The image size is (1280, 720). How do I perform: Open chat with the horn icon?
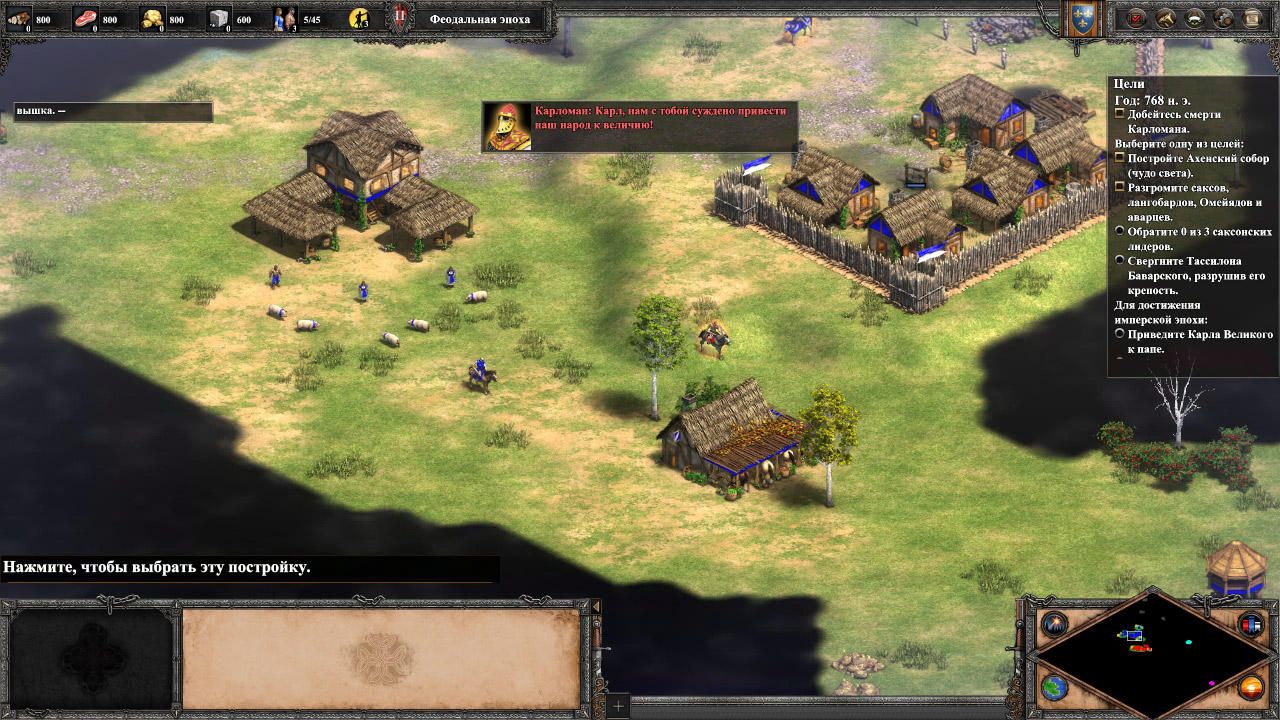point(1165,17)
